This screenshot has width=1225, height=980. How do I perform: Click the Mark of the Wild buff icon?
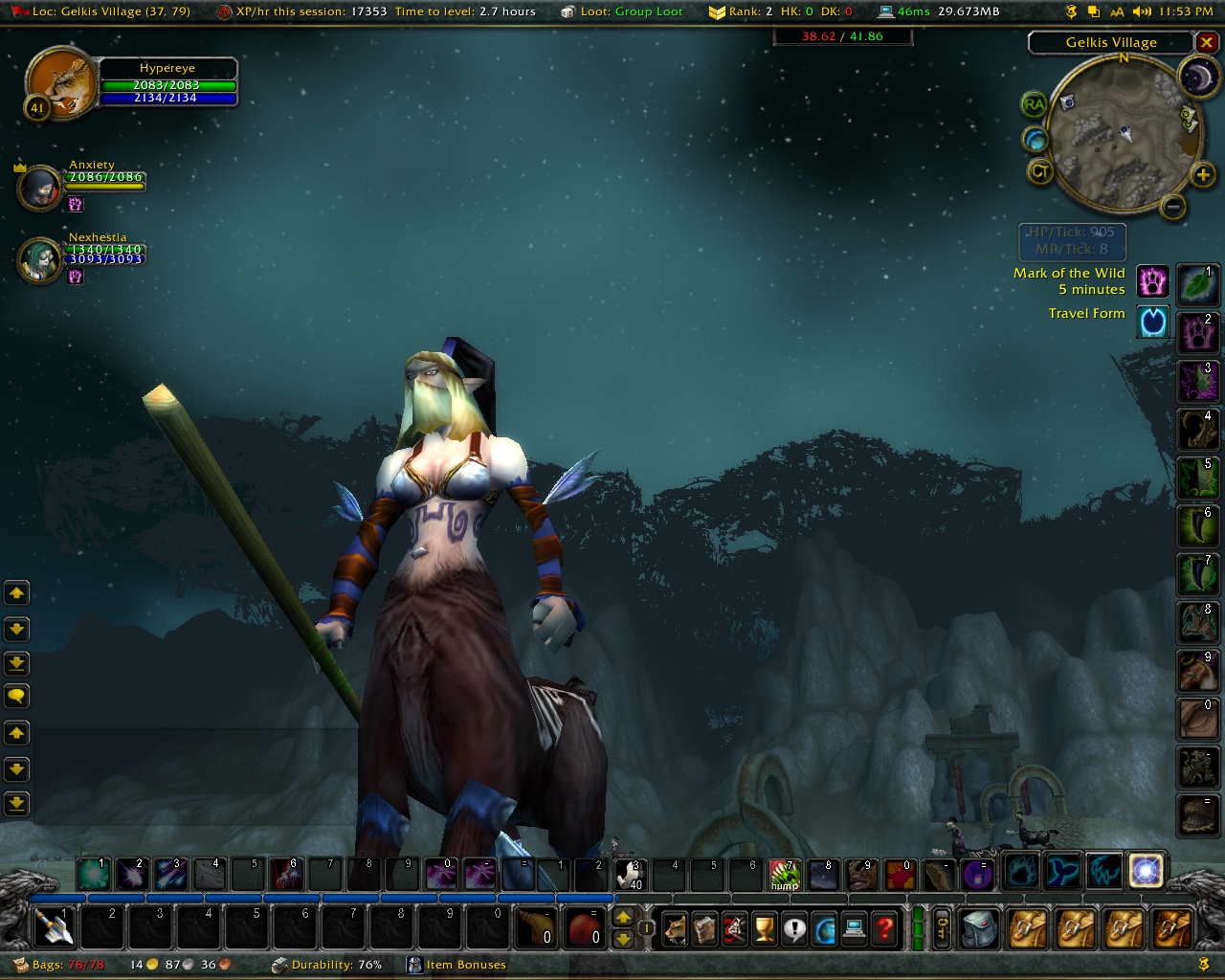[x=1153, y=281]
